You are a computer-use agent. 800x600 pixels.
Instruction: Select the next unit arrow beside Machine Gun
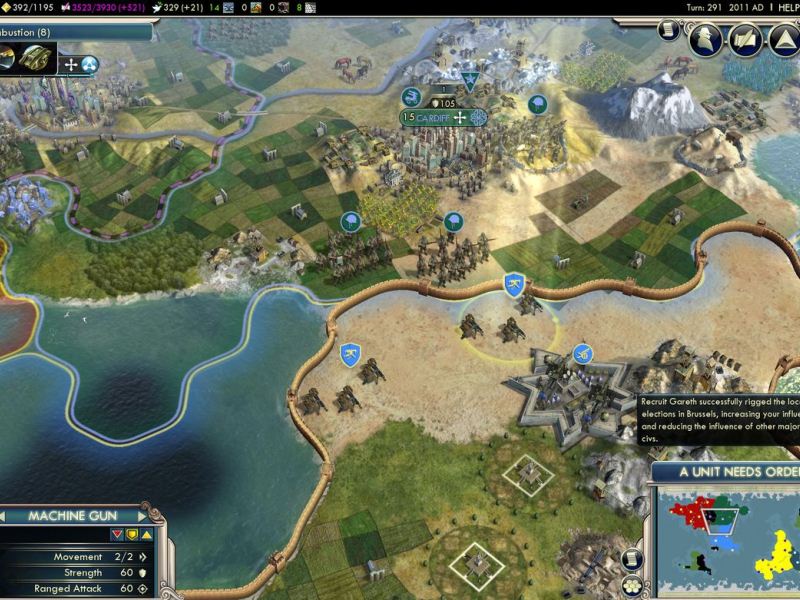pyautogui.click(x=141, y=516)
